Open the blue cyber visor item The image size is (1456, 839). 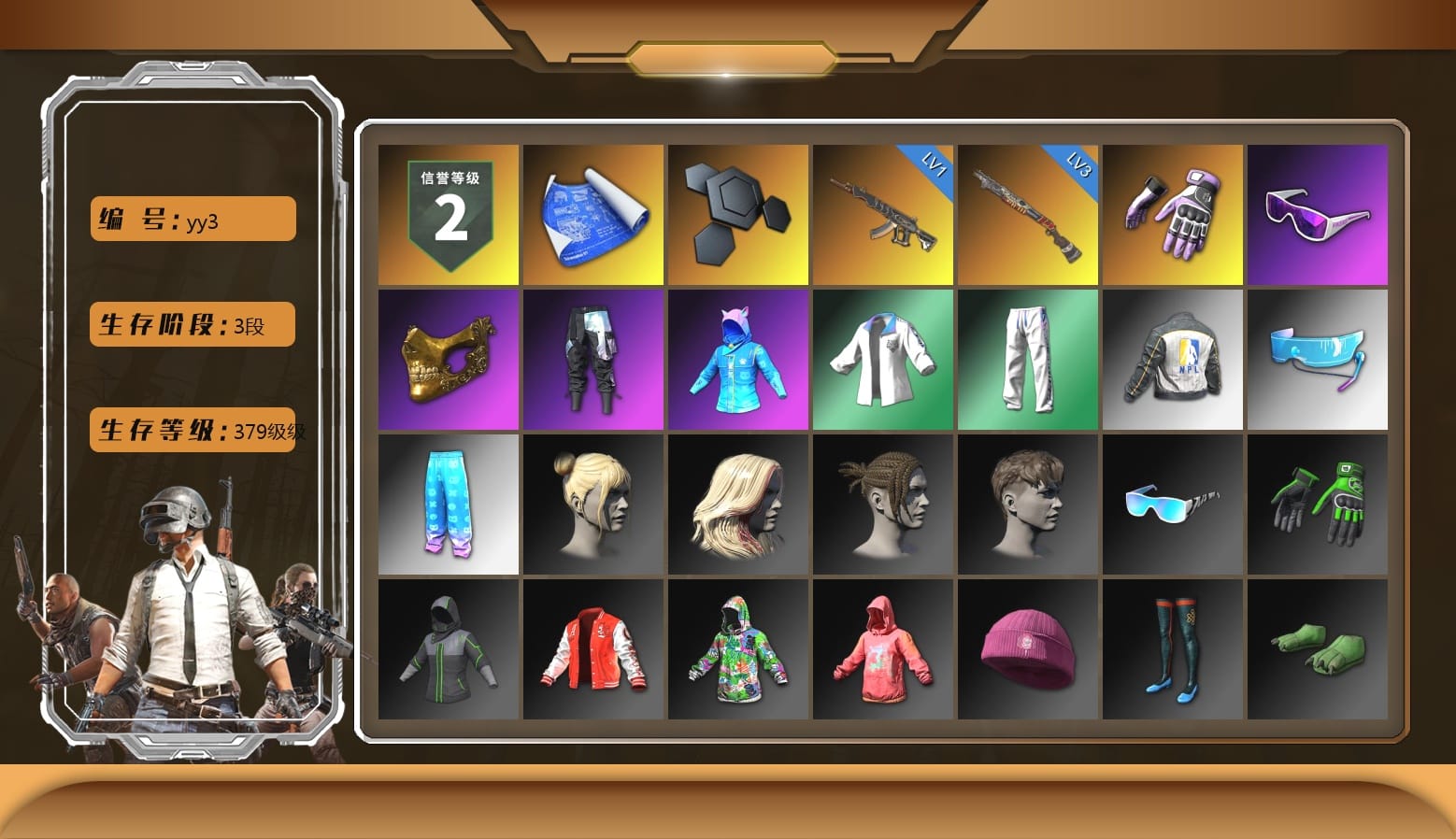1318,360
